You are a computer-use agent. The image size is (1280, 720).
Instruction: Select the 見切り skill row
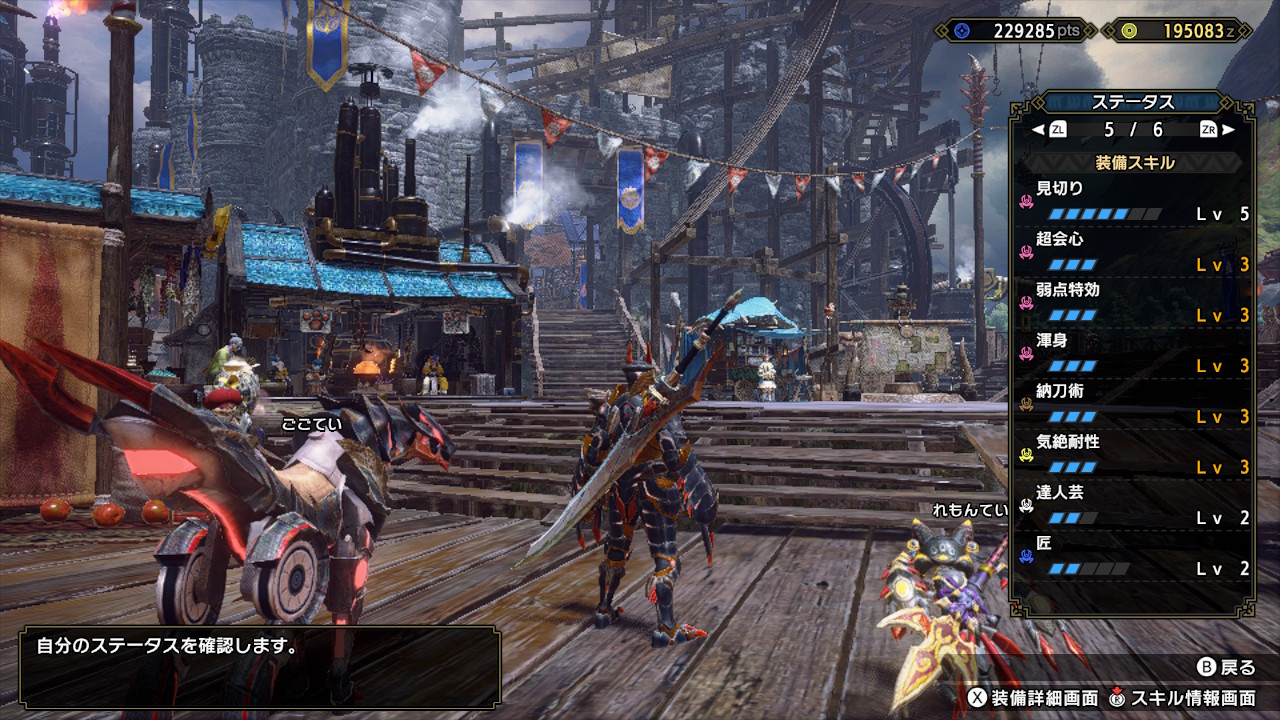point(1134,200)
